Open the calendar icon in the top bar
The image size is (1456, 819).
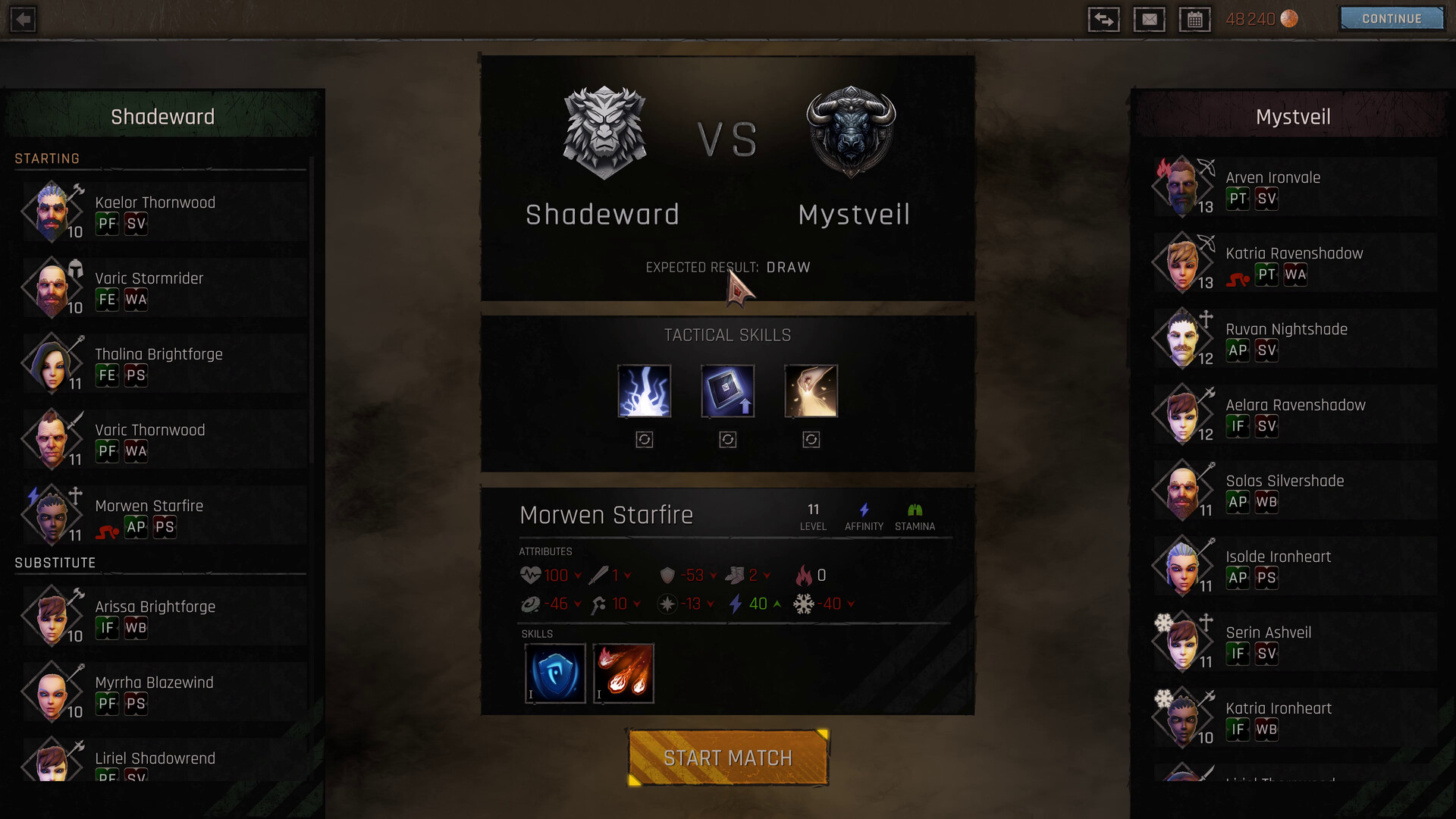point(1195,19)
